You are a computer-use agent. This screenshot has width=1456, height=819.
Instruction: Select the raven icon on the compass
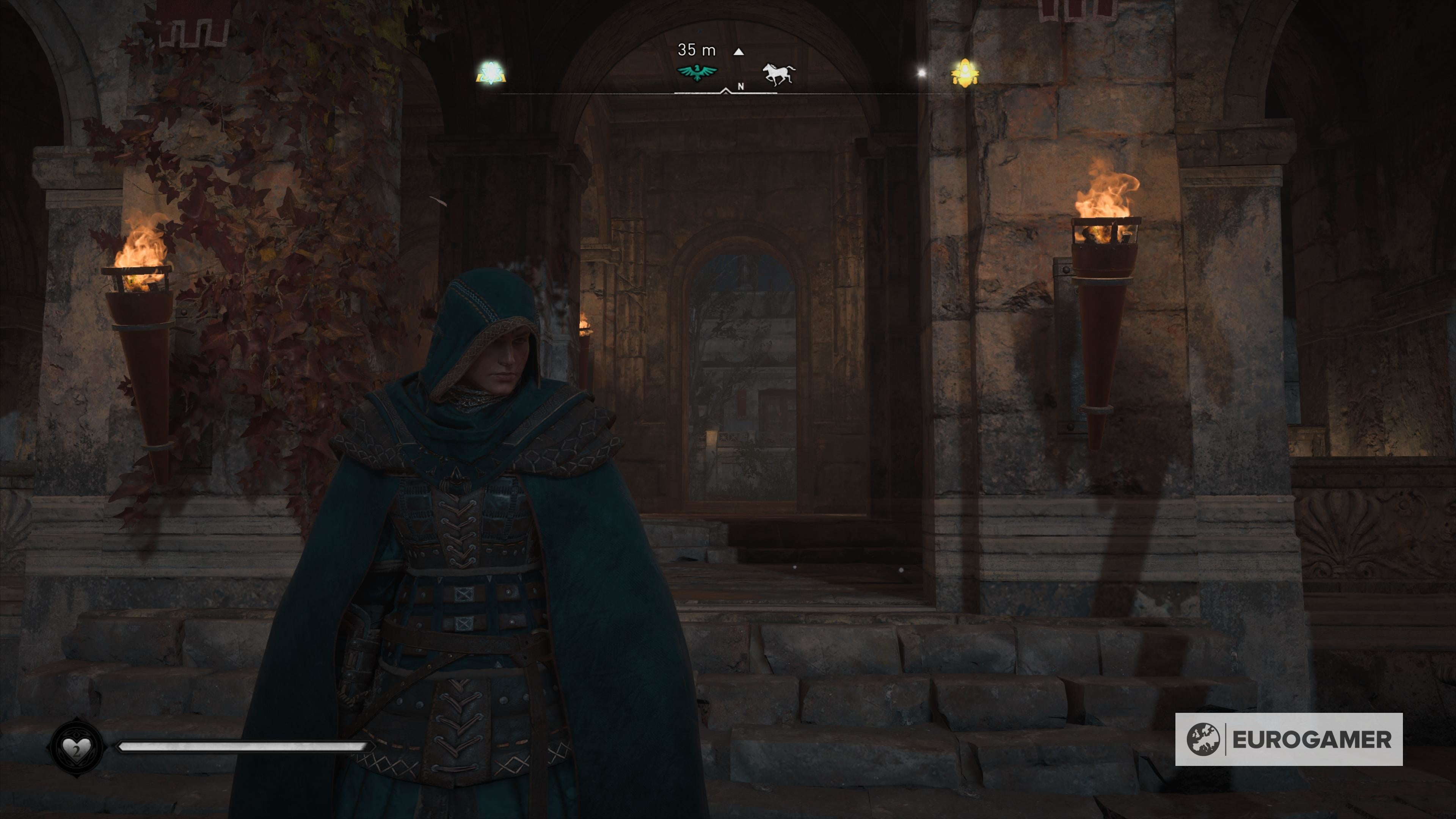point(697,72)
